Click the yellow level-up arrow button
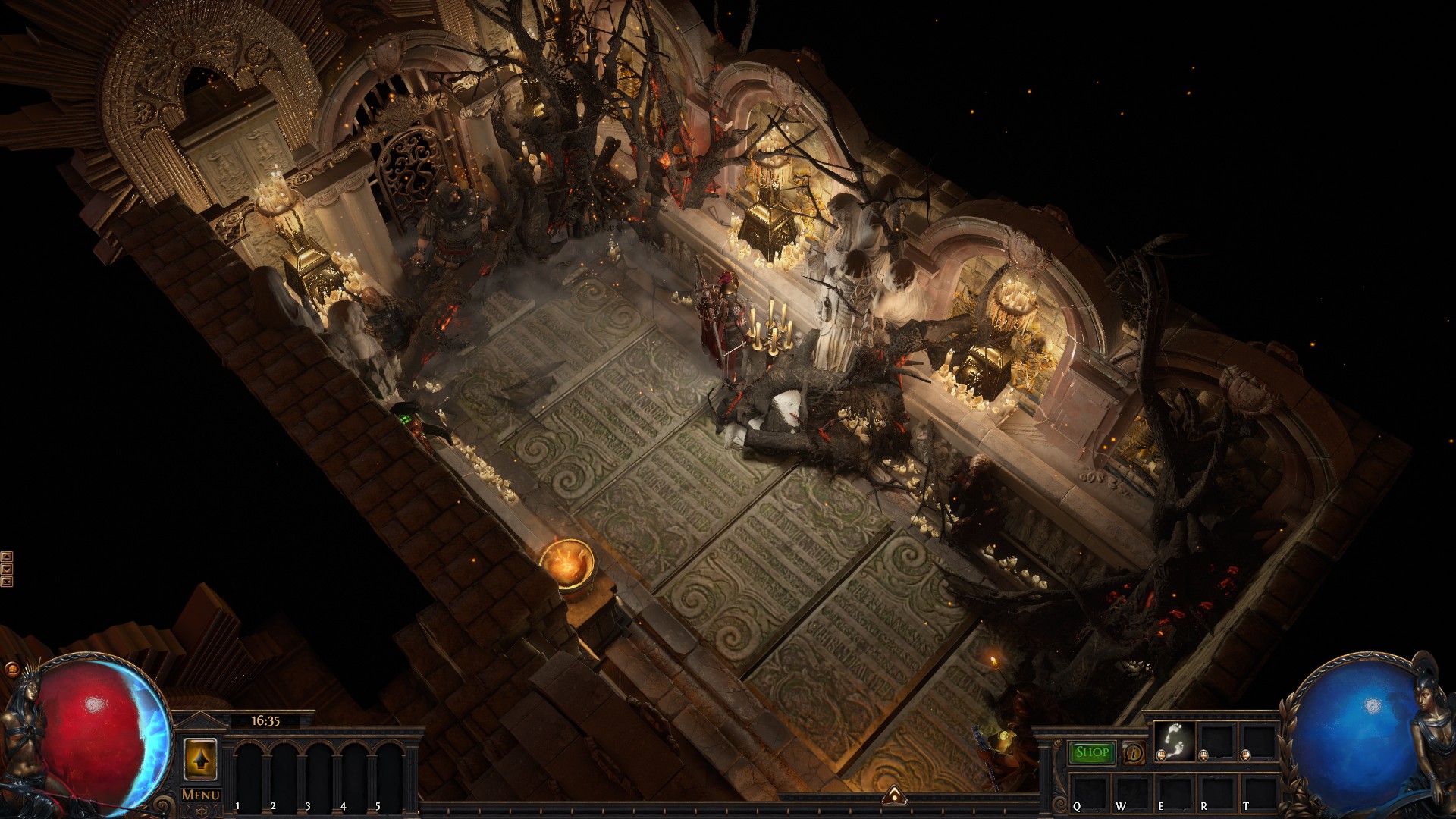1456x819 pixels. tap(200, 759)
